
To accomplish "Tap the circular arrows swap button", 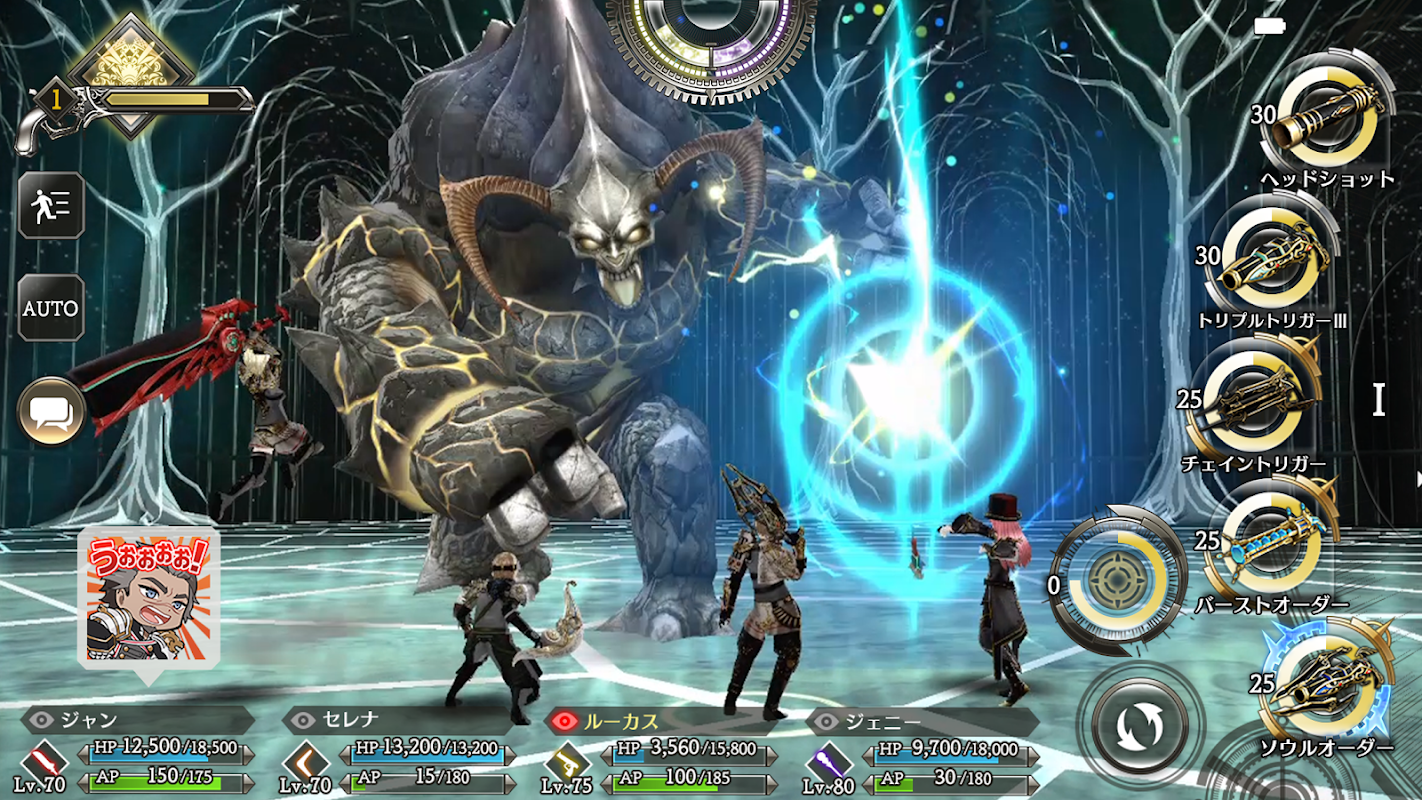I will tap(1140, 724).
